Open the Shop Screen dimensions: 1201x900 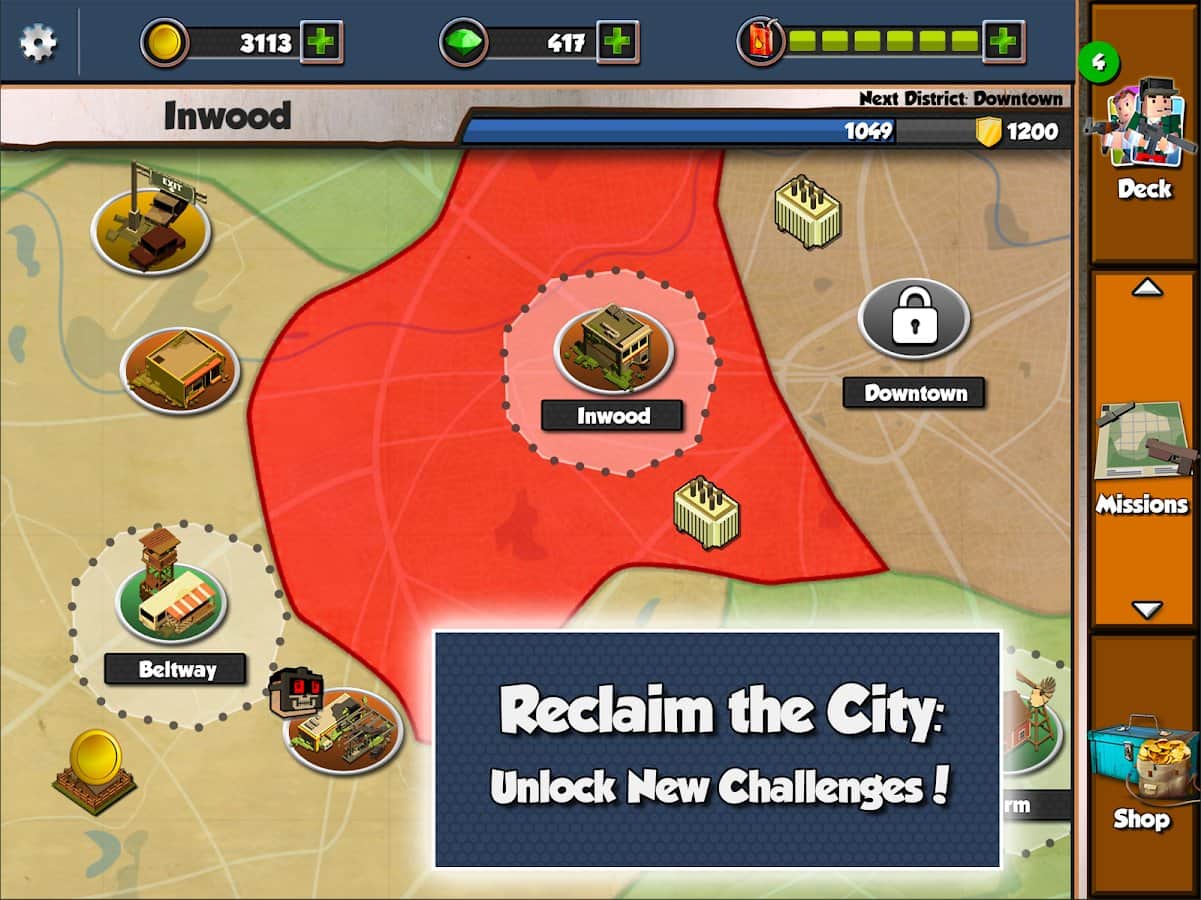[1144, 770]
